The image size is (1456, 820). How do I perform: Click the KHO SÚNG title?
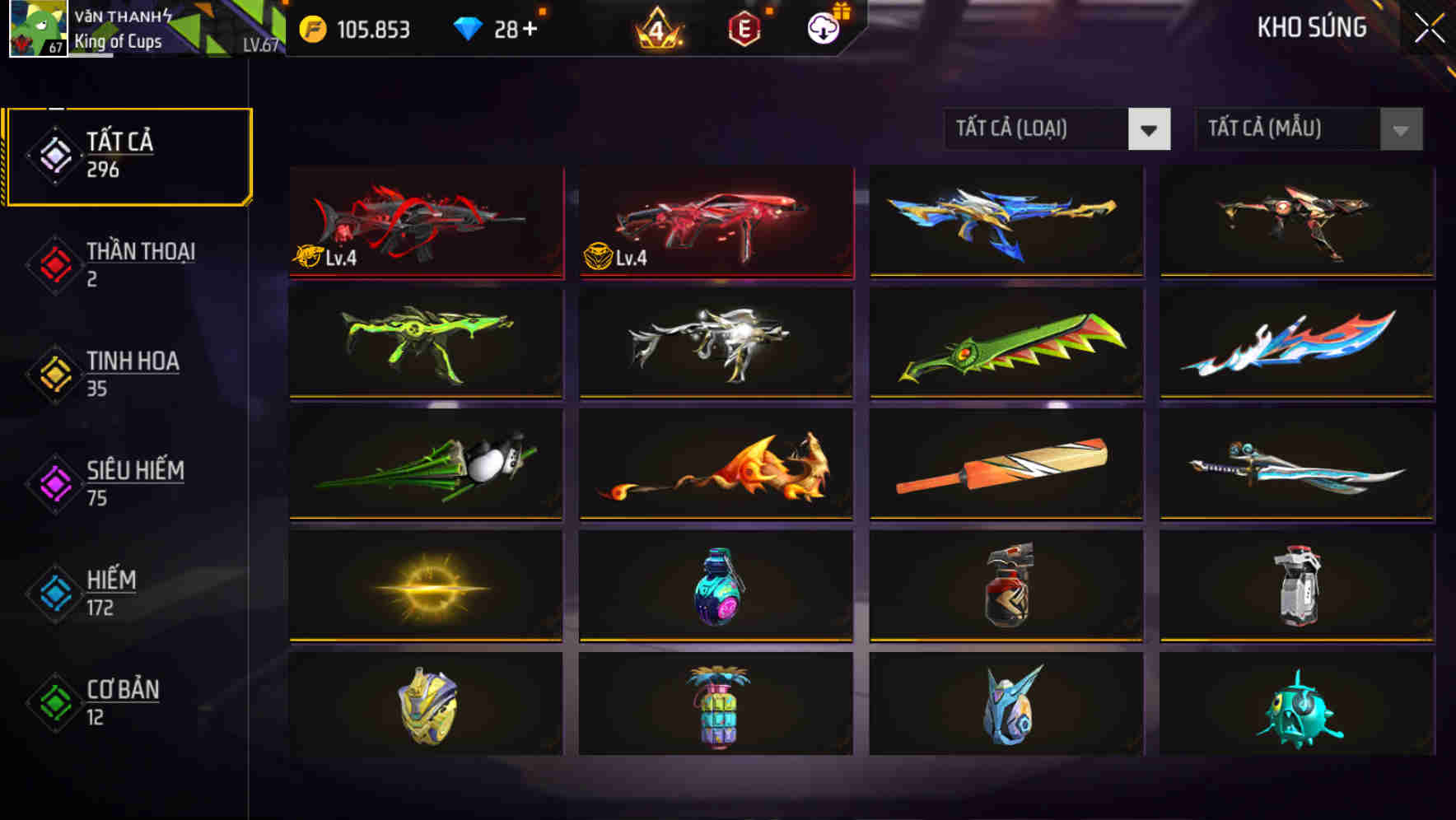pos(1312,27)
